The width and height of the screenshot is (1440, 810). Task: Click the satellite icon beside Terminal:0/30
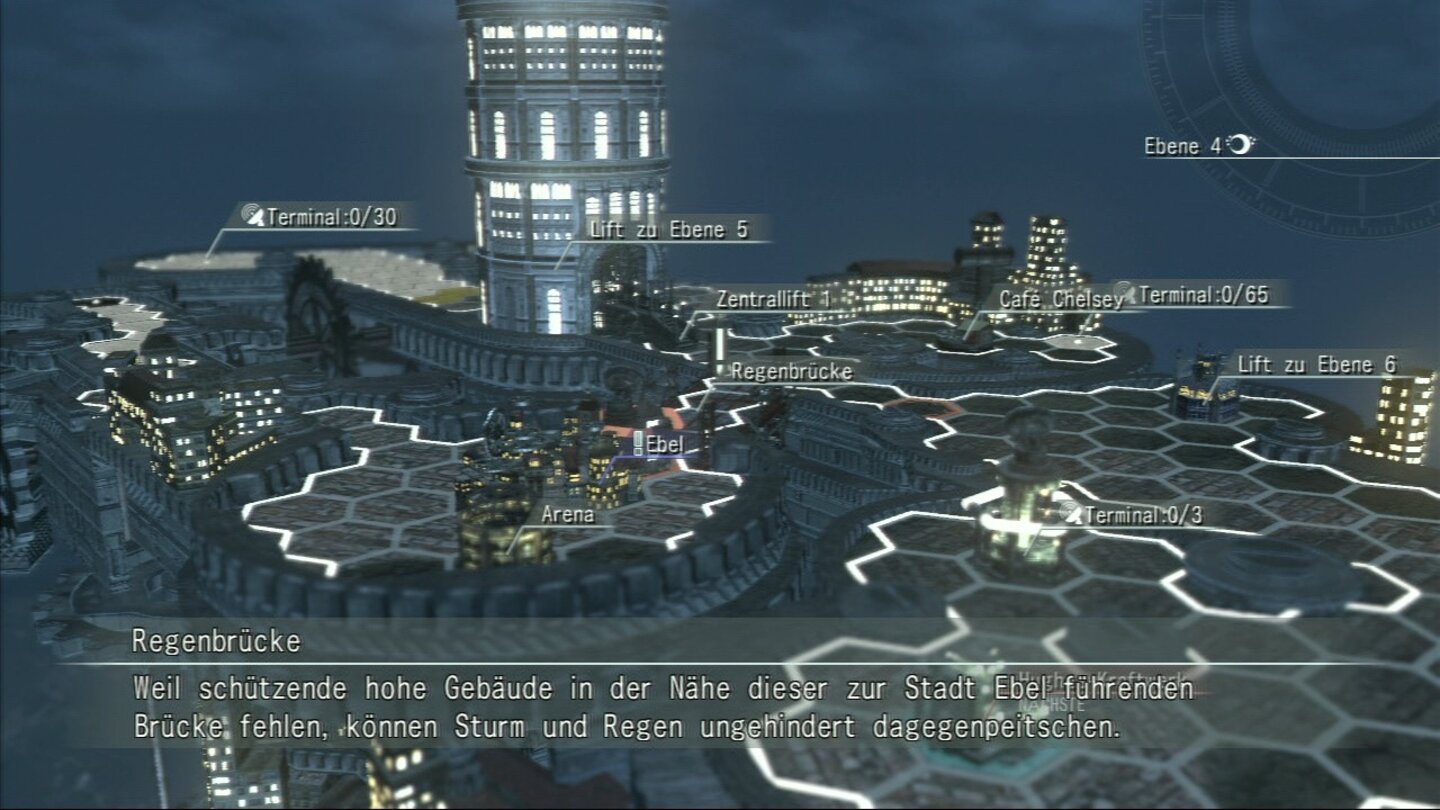point(254,214)
